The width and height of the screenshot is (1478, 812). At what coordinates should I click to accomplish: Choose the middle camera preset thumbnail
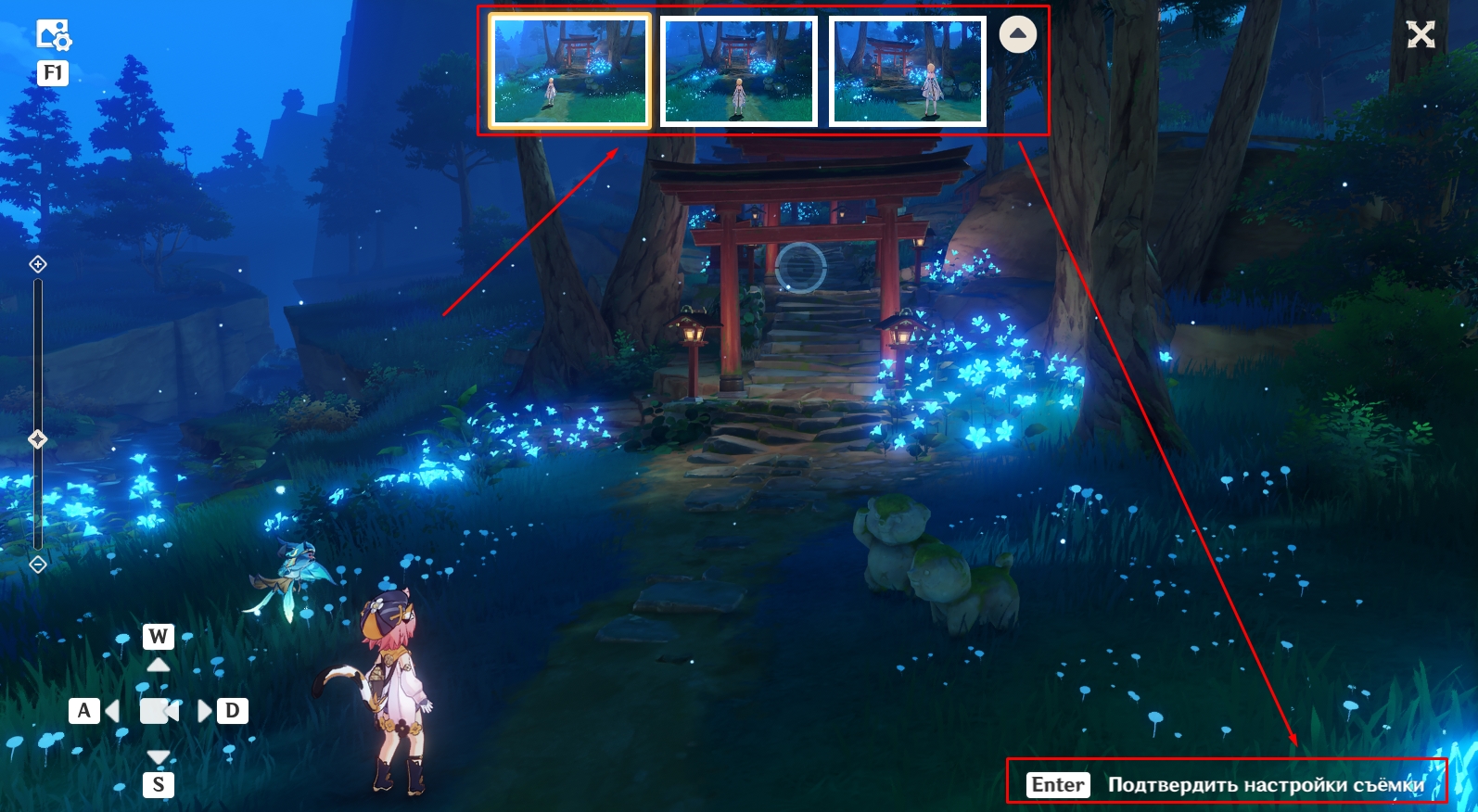click(739, 71)
